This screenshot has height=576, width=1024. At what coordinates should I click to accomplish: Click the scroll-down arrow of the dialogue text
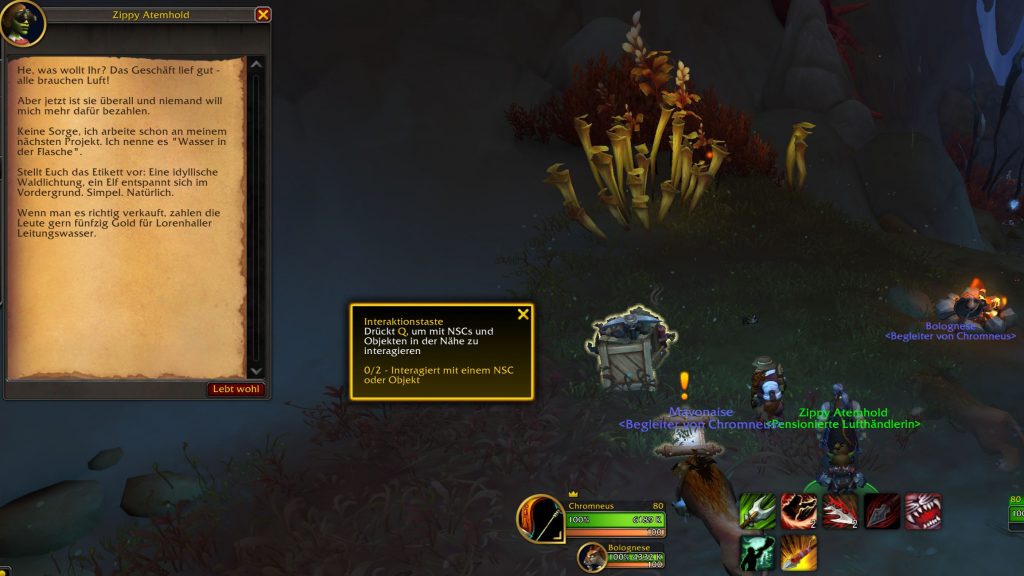(256, 371)
